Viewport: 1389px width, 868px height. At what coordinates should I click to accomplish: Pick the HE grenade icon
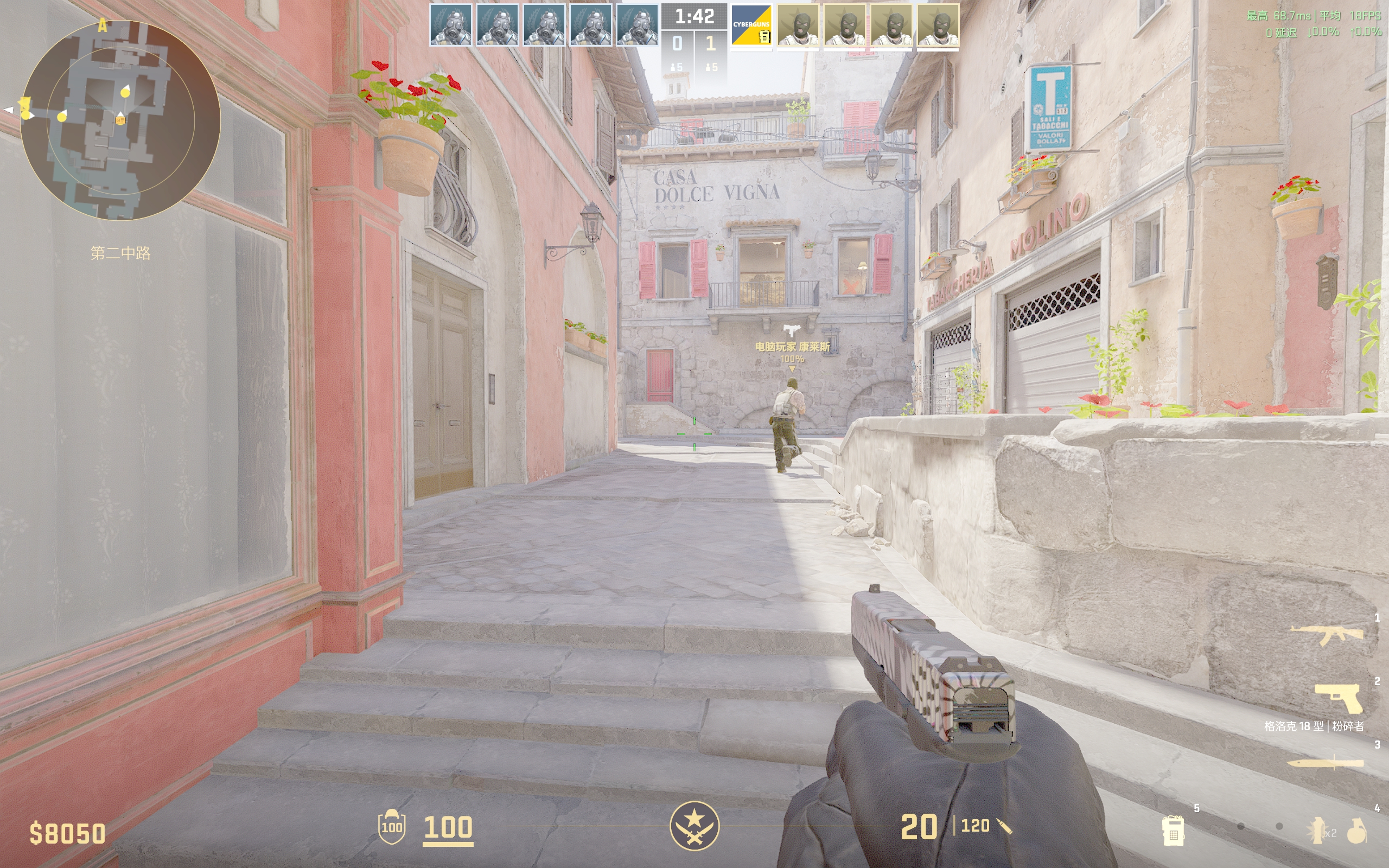[1357, 831]
